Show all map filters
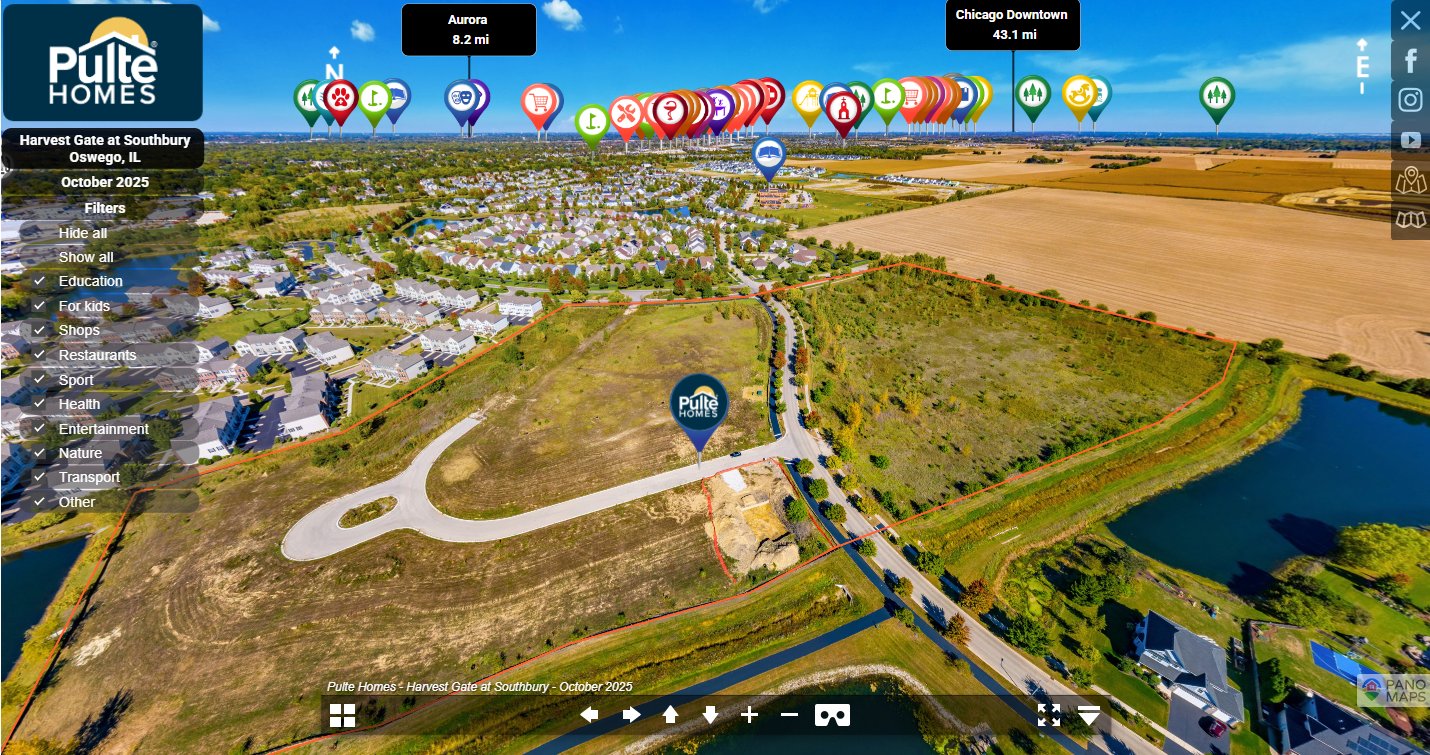This screenshot has height=755, width=1430. coord(86,257)
